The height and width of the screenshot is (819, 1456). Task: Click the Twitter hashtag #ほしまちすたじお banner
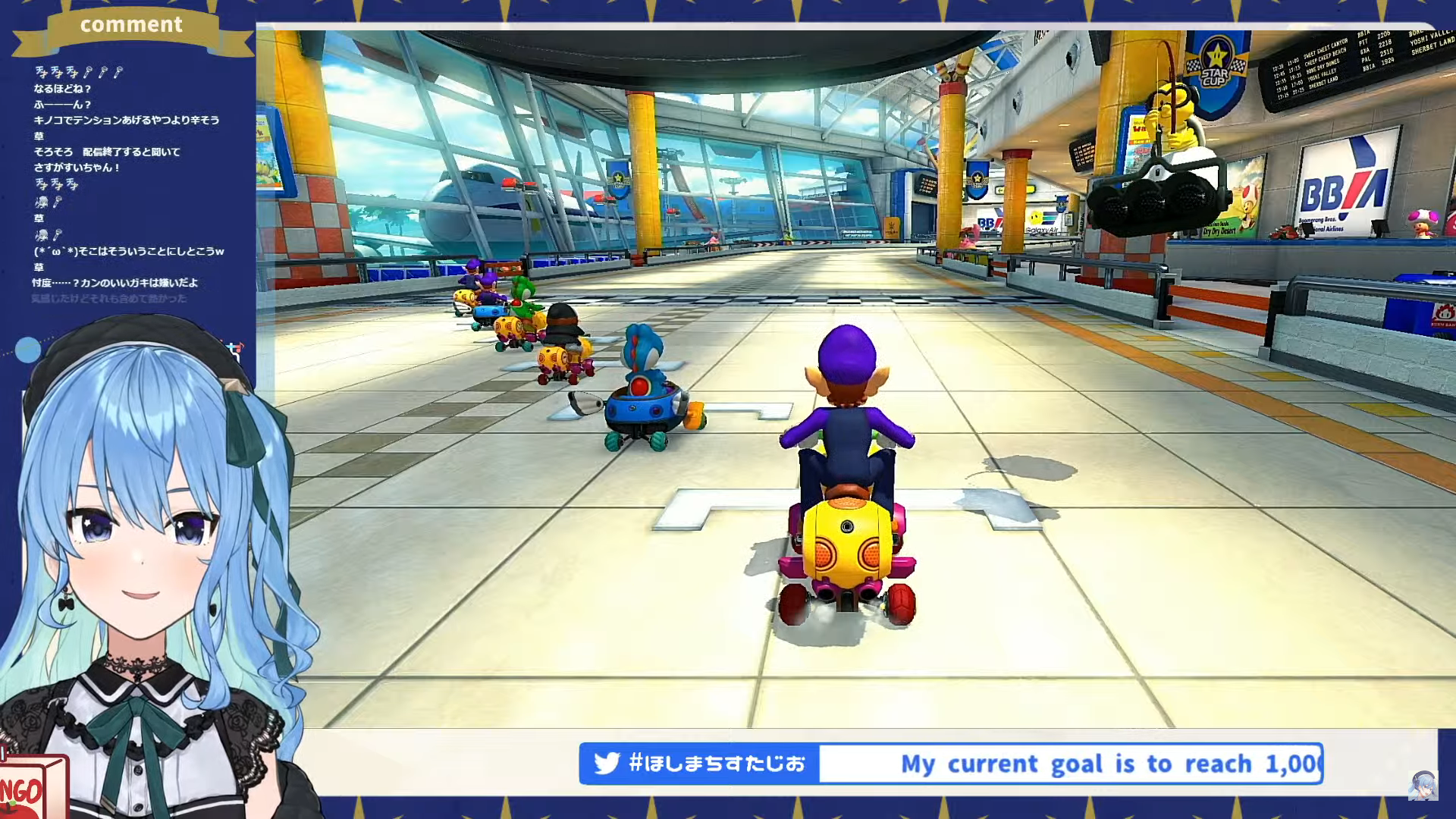pos(699,763)
